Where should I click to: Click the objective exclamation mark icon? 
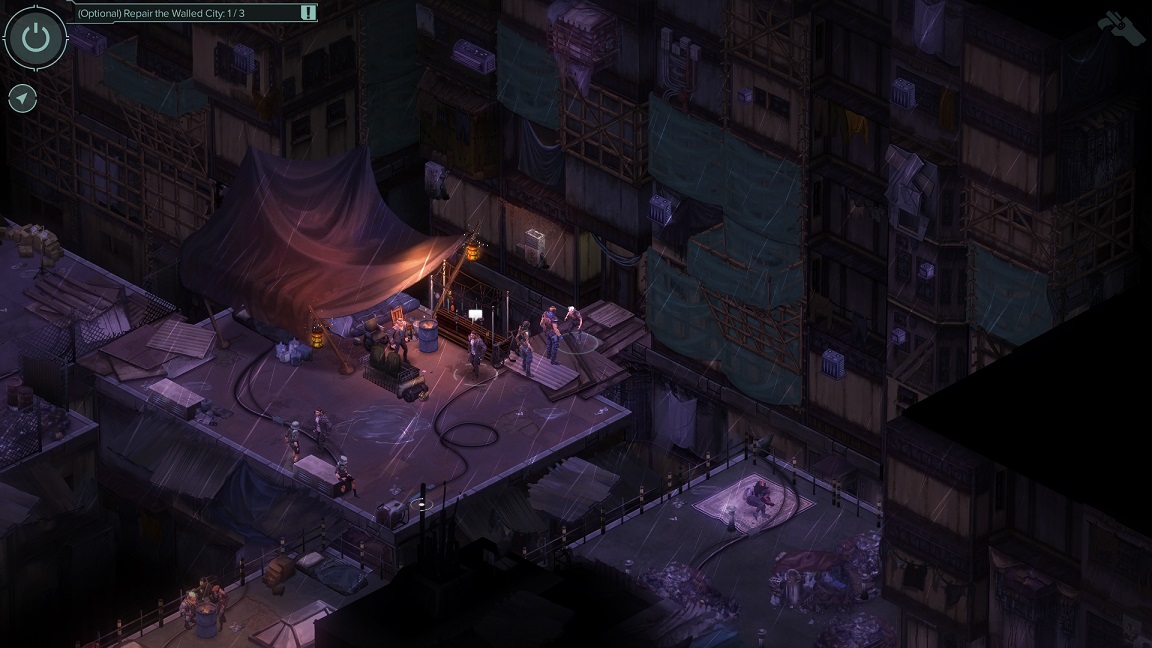(308, 13)
